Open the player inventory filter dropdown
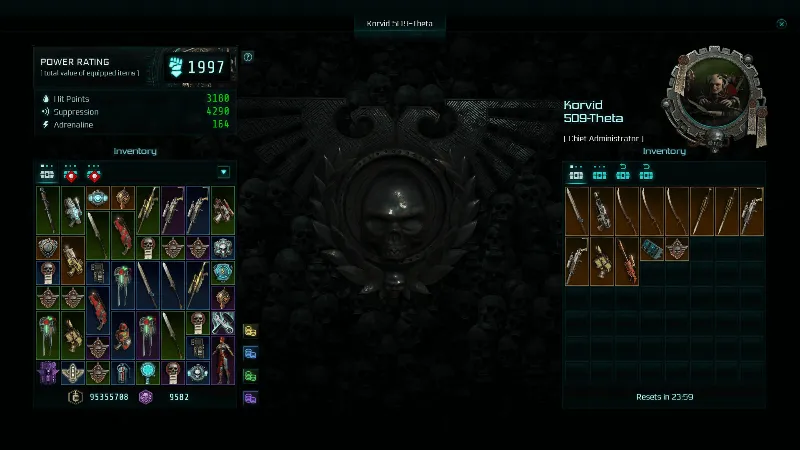The image size is (800, 450). pos(223,172)
